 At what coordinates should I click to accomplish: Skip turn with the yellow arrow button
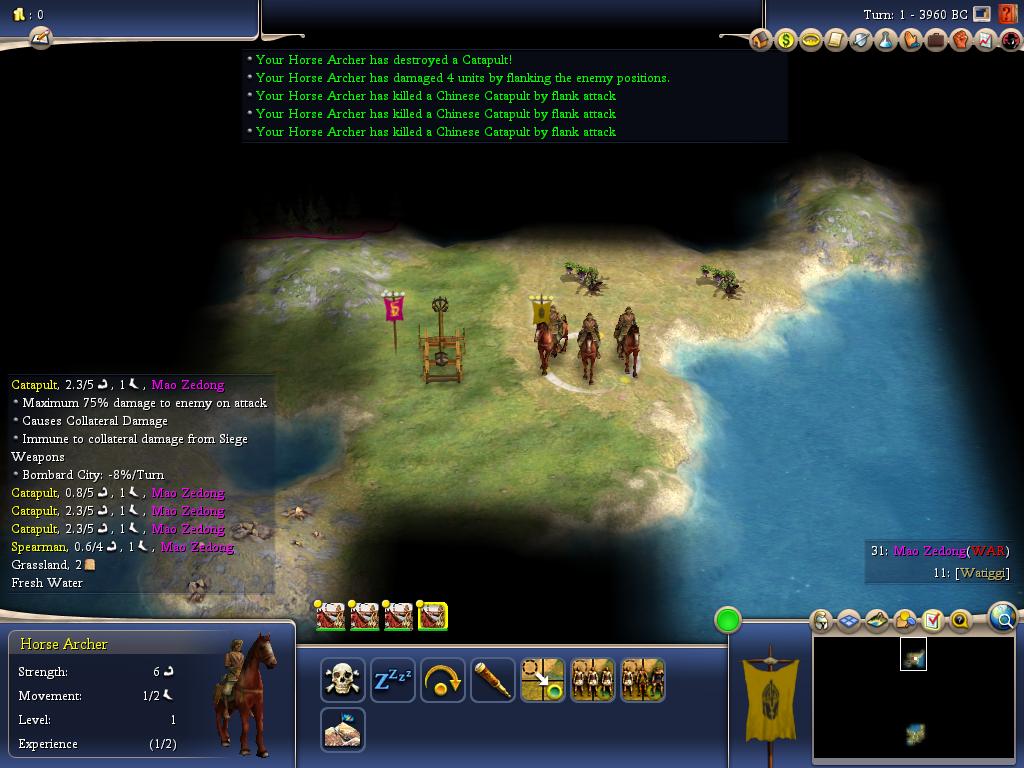(x=443, y=681)
